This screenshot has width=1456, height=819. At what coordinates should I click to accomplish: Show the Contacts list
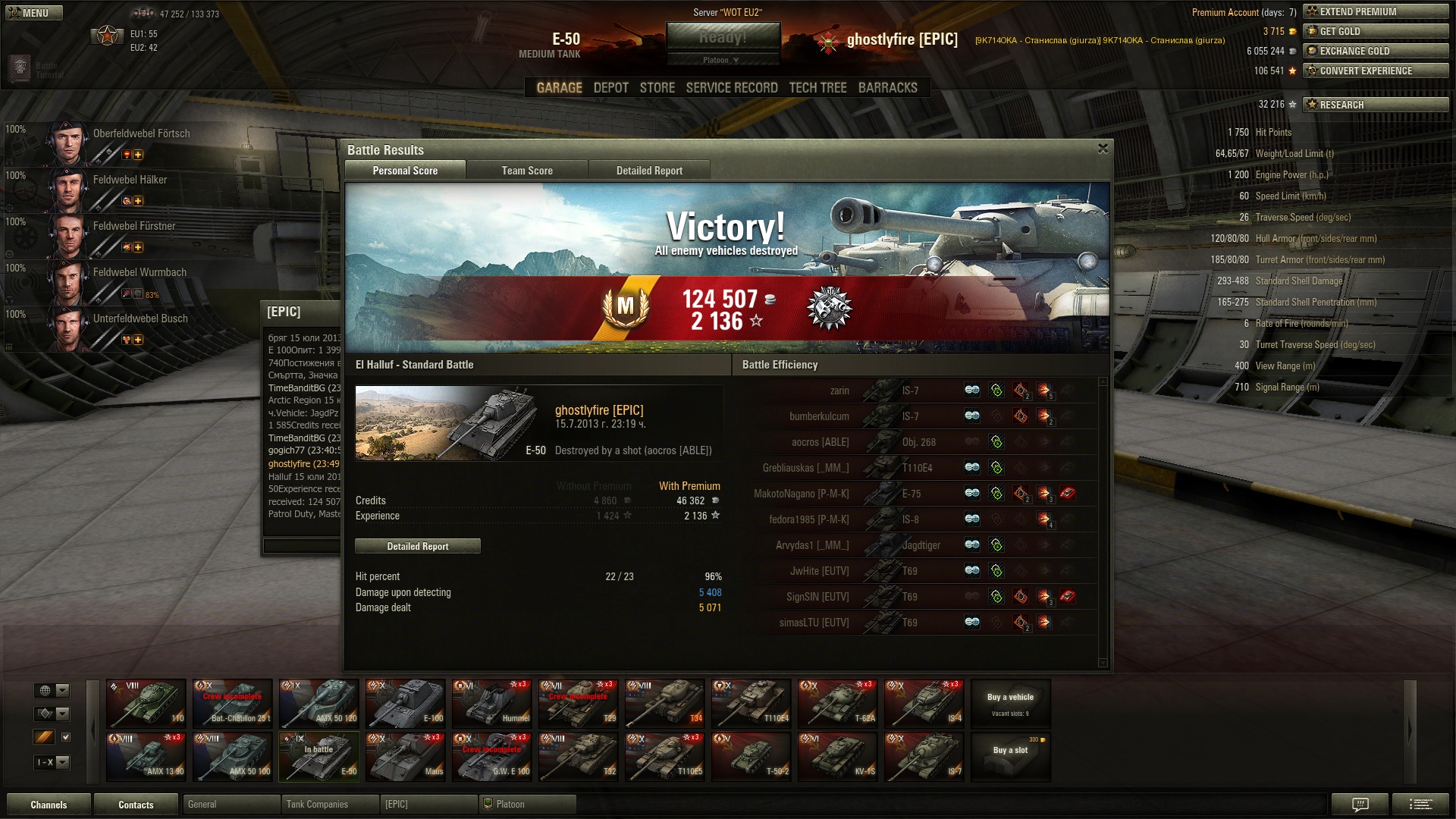(x=136, y=805)
